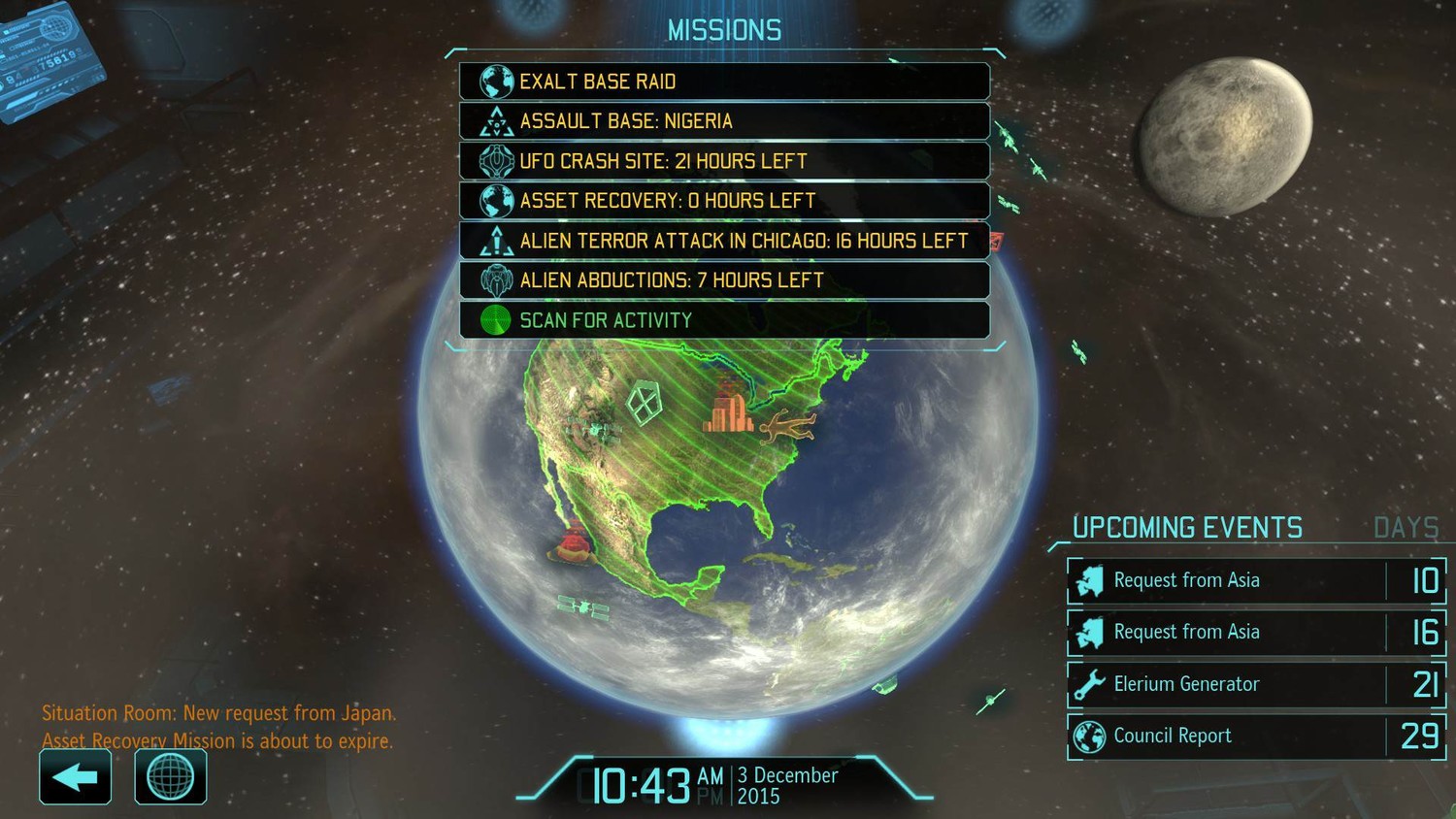Screen dimensions: 1456x819
Task: View the 10-day Request from Asia event
Action: (x=1256, y=580)
